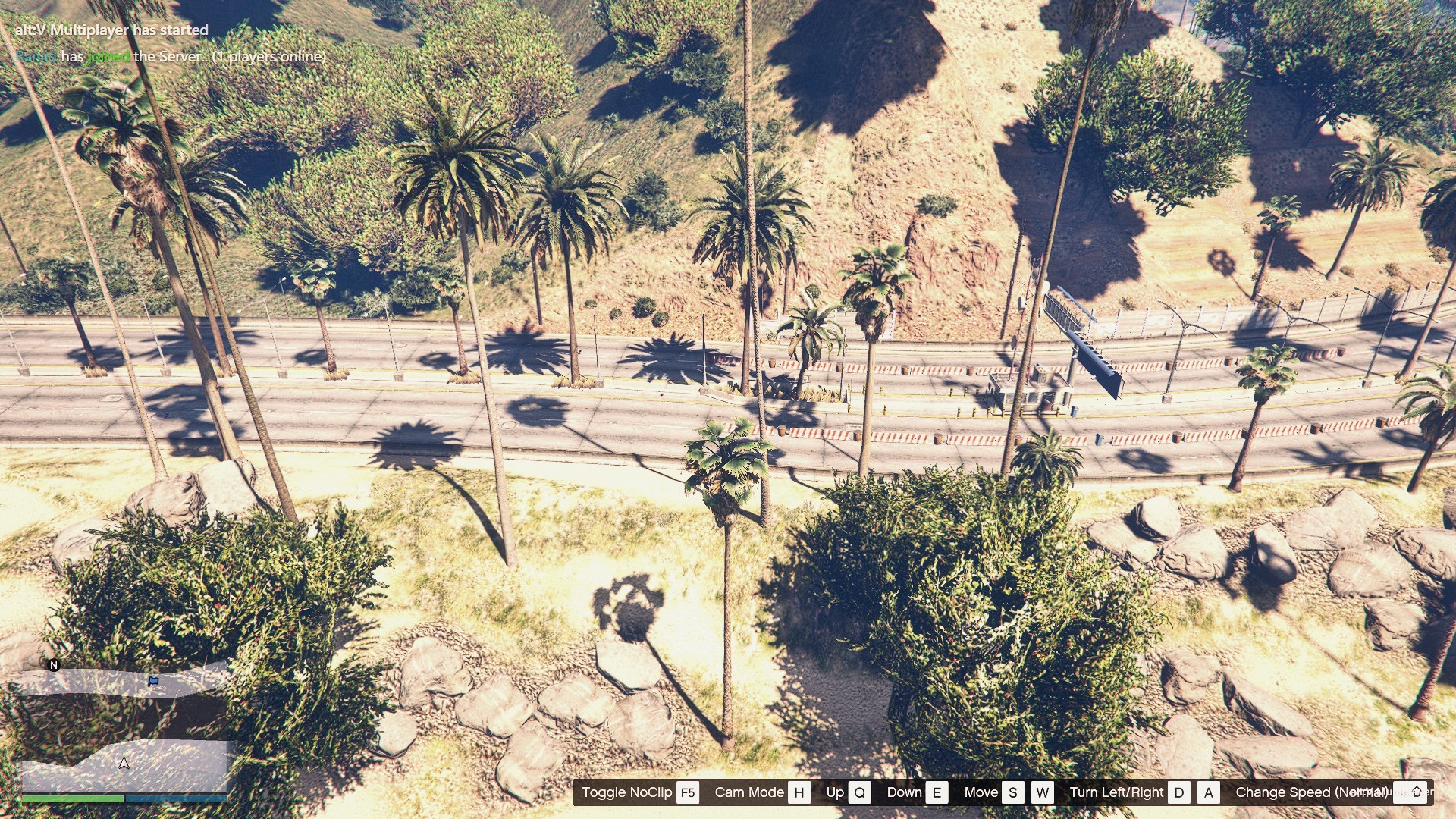The height and width of the screenshot is (819, 1456).
Task: Select the player arrow on the minimap
Action: tap(124, 763)
